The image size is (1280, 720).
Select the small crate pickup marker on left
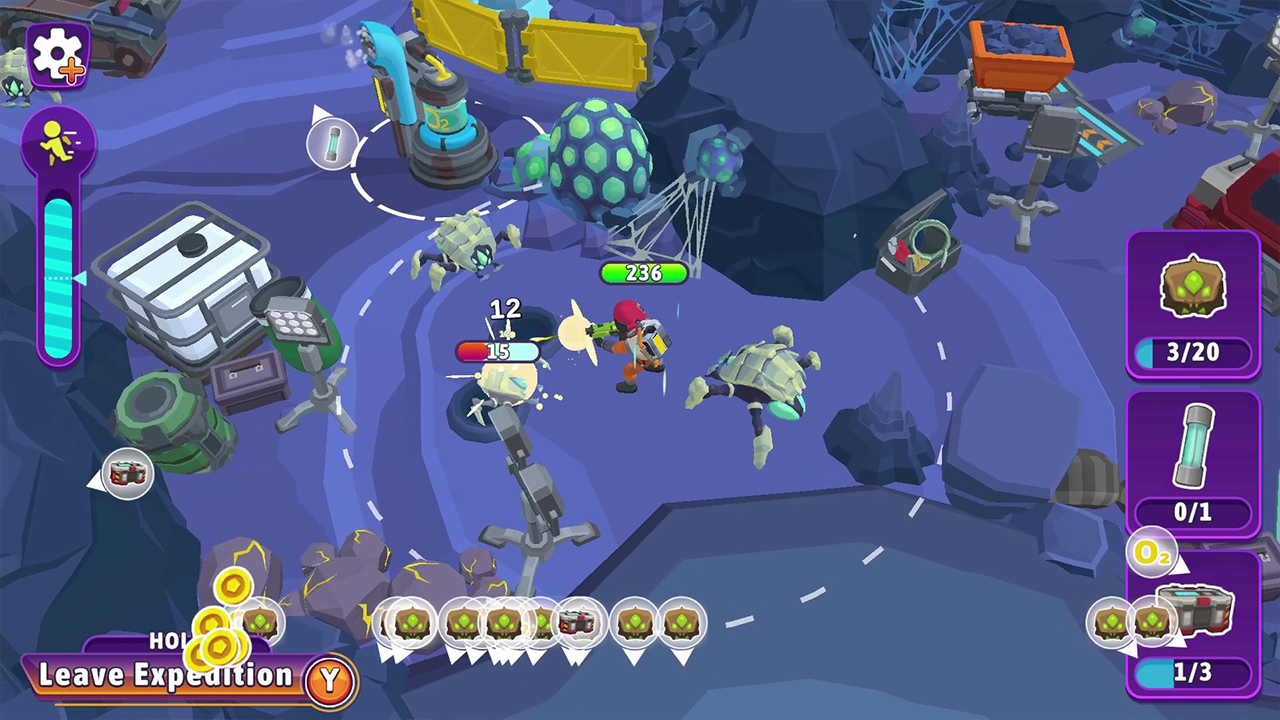128,473
